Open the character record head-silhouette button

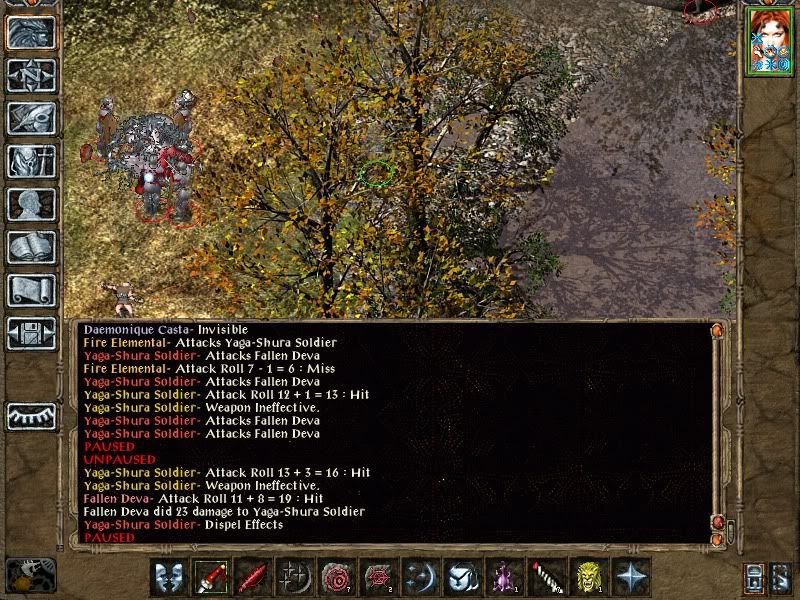point(31,204)
